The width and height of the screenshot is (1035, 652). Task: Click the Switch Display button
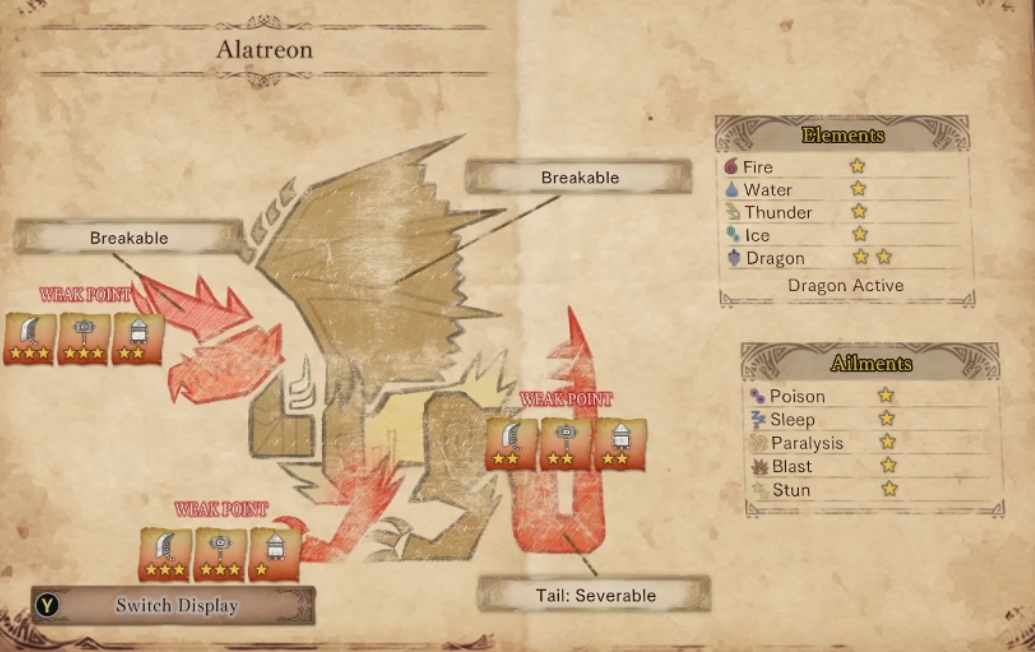pyautogui.click(x=173, y=605)
